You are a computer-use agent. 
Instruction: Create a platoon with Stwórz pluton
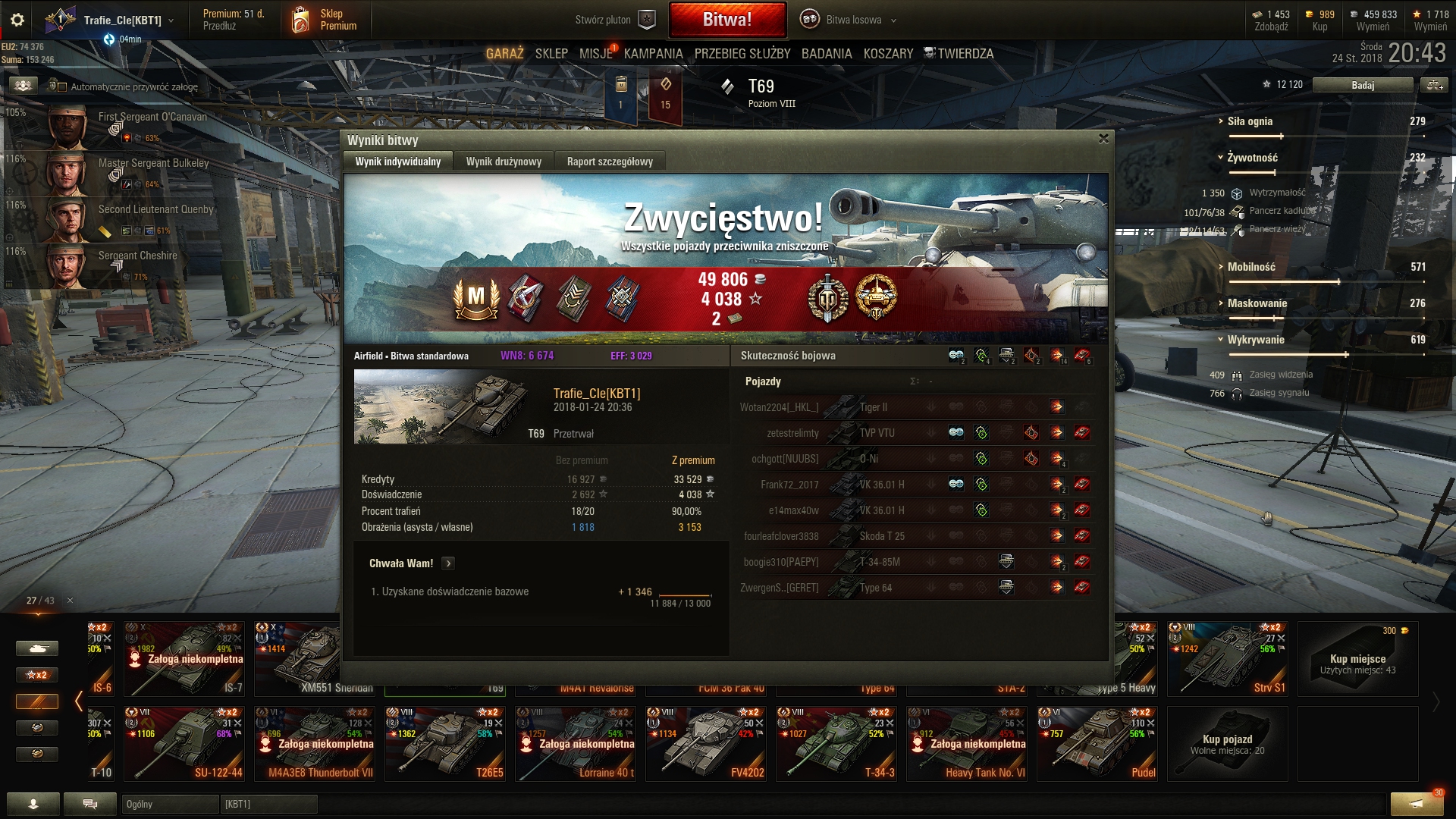click(x=614, y=20)
